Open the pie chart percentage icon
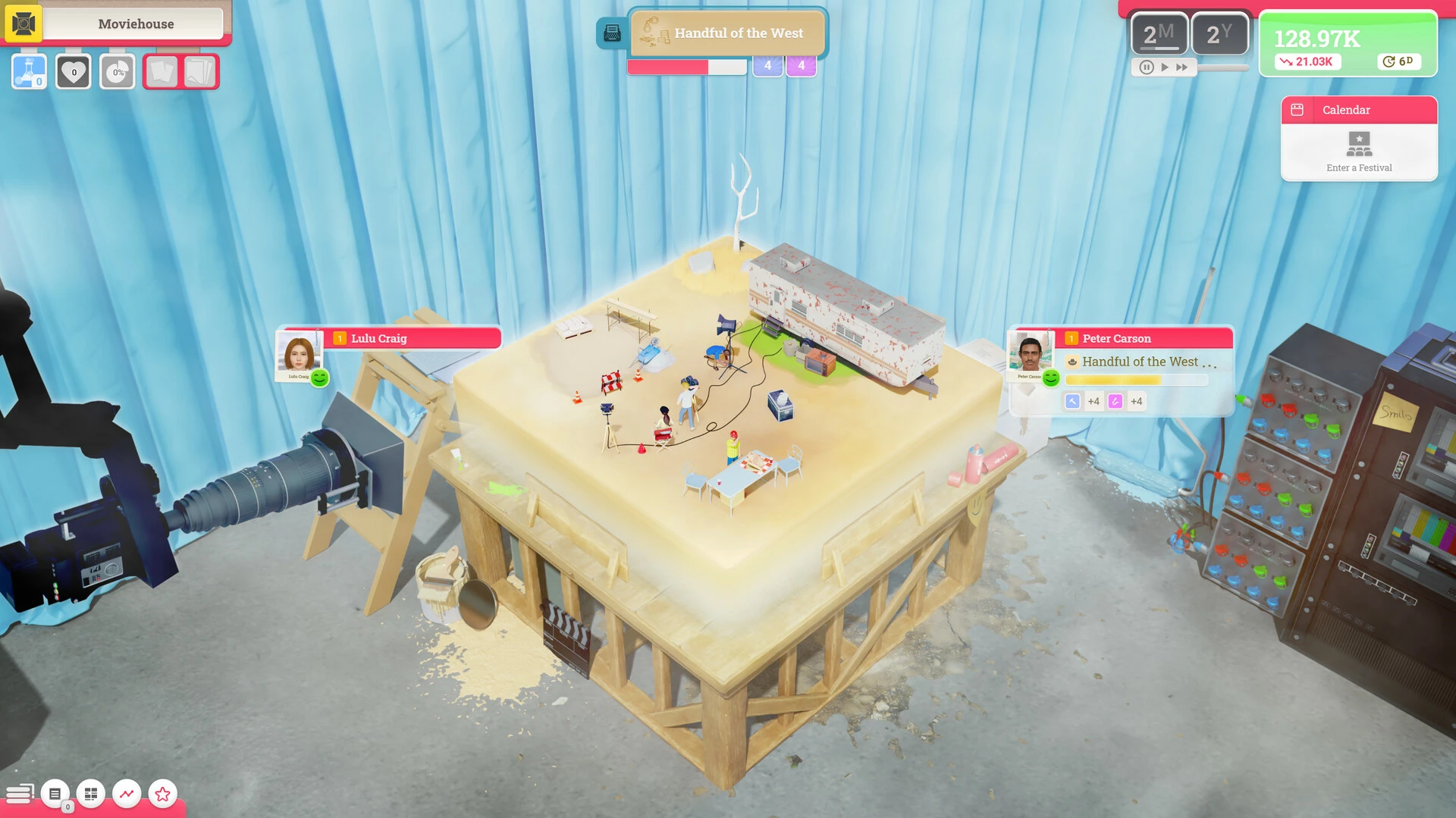The width and height of the screenshot is (1456, 818). (x=118, y=72)
